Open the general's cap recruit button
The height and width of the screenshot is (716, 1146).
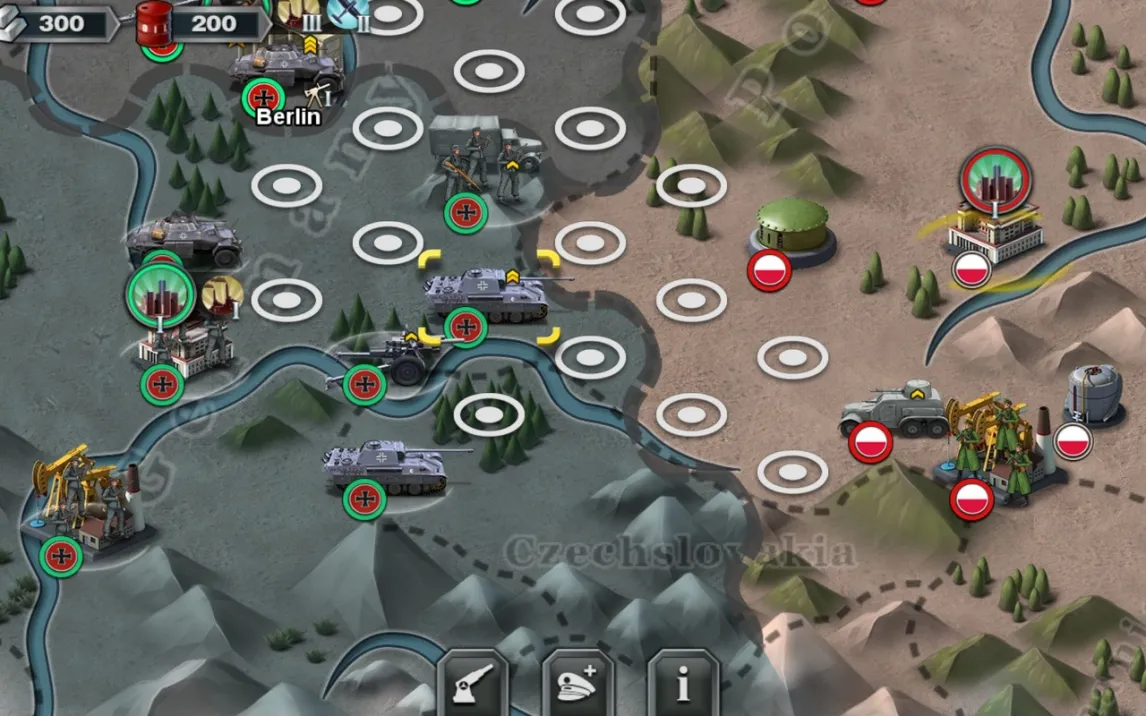(577, 684)
